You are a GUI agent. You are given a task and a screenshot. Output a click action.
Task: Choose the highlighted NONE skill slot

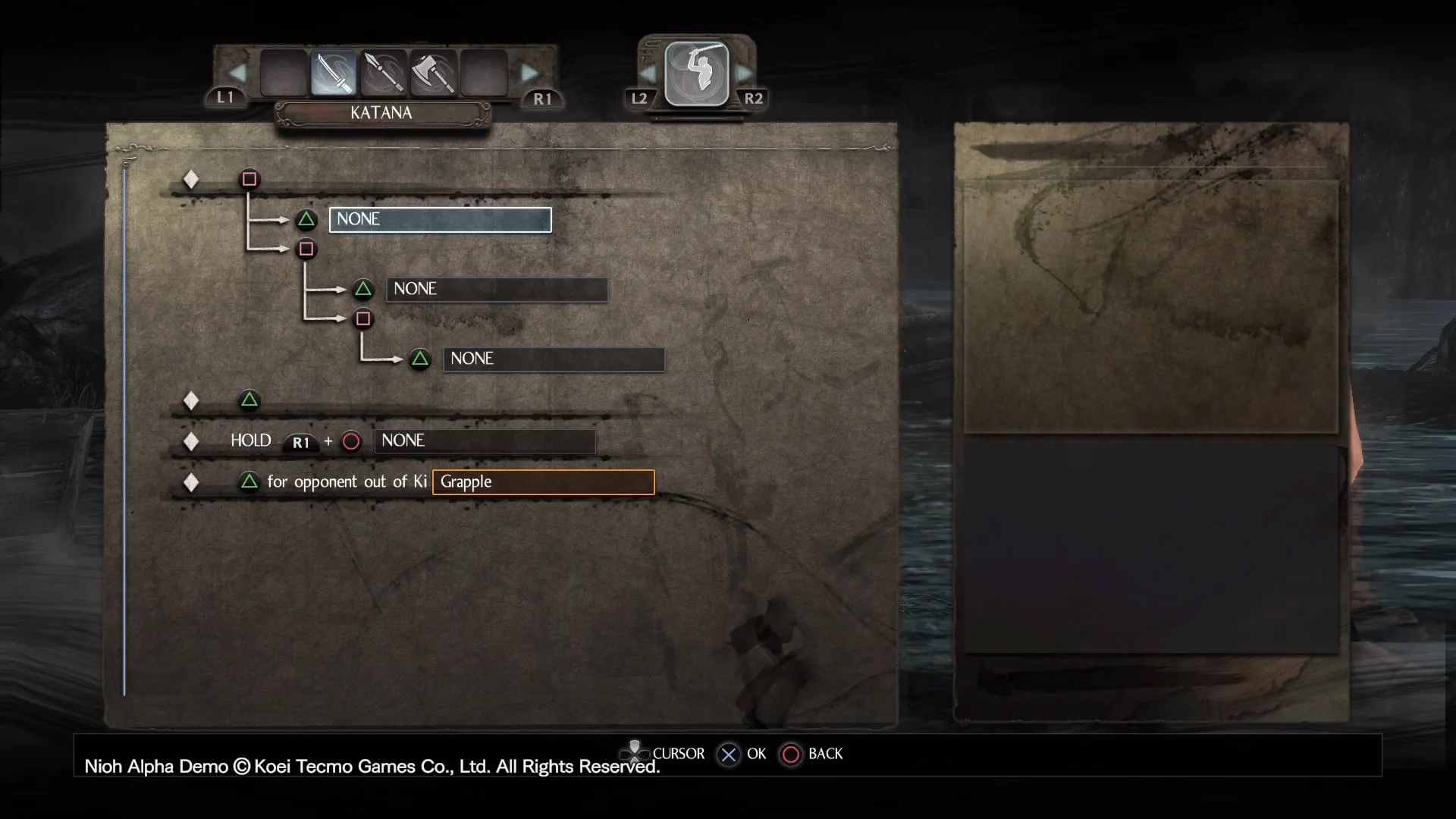[440, 220]
